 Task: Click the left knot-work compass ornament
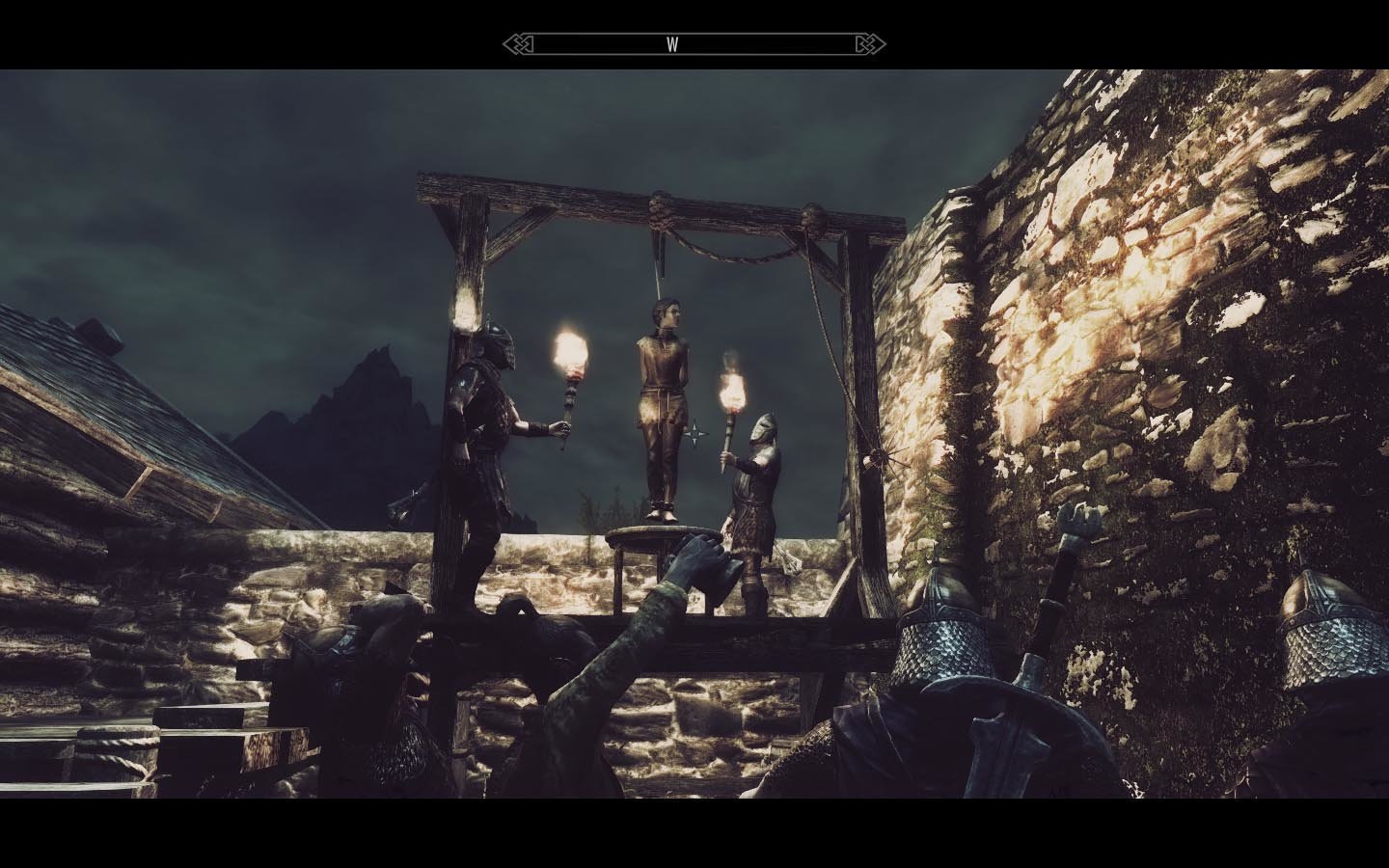coord(519,43)
